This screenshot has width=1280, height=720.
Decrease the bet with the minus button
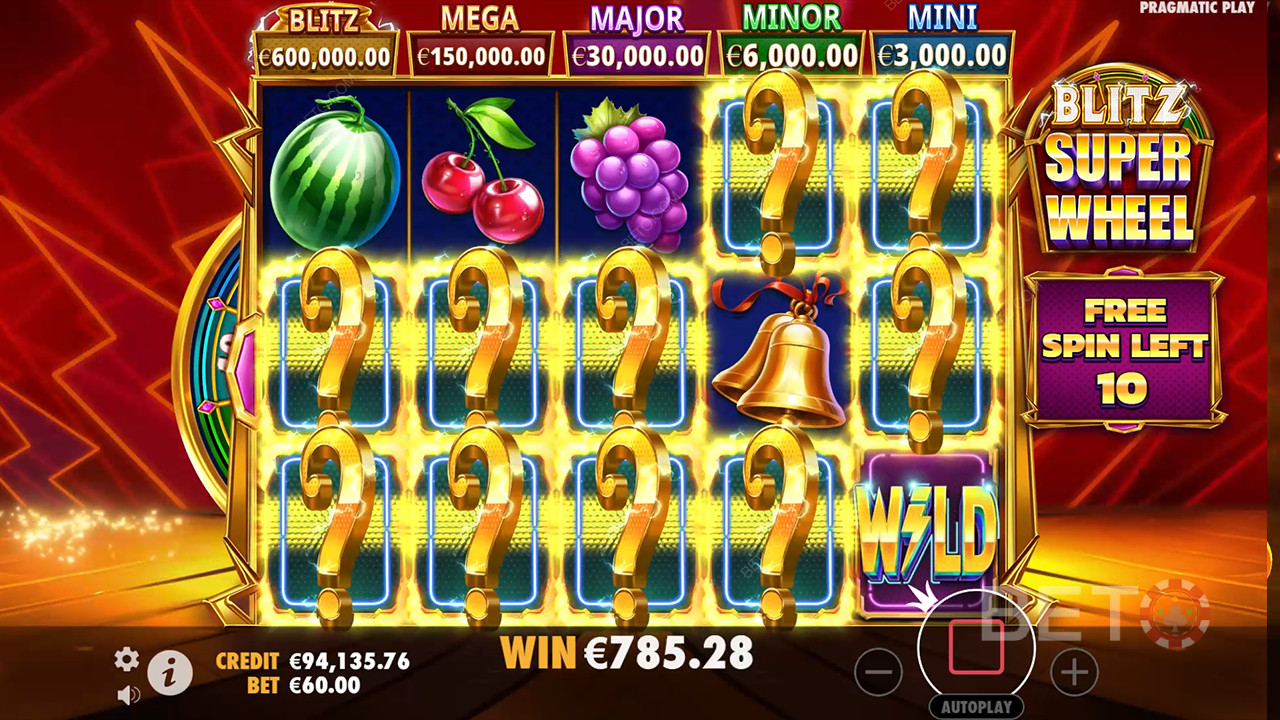tap(879, 673)
